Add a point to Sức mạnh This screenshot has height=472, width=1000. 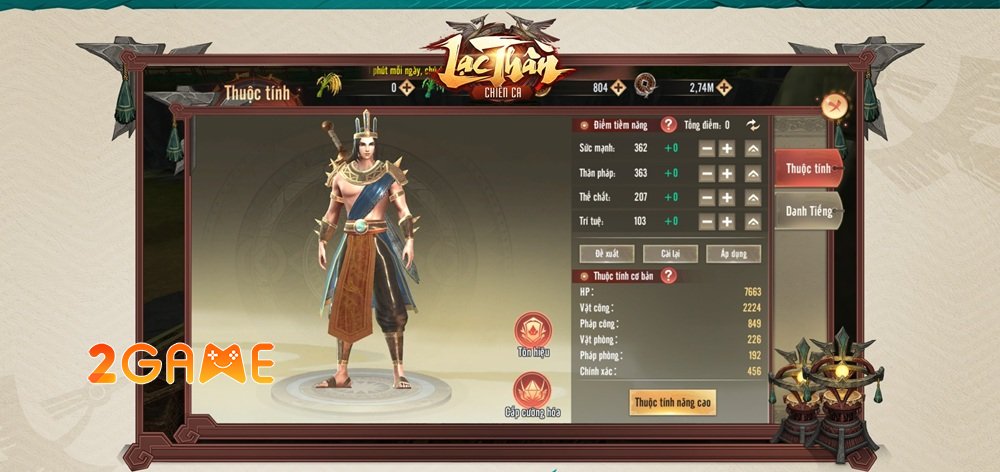tap(727, 148)
